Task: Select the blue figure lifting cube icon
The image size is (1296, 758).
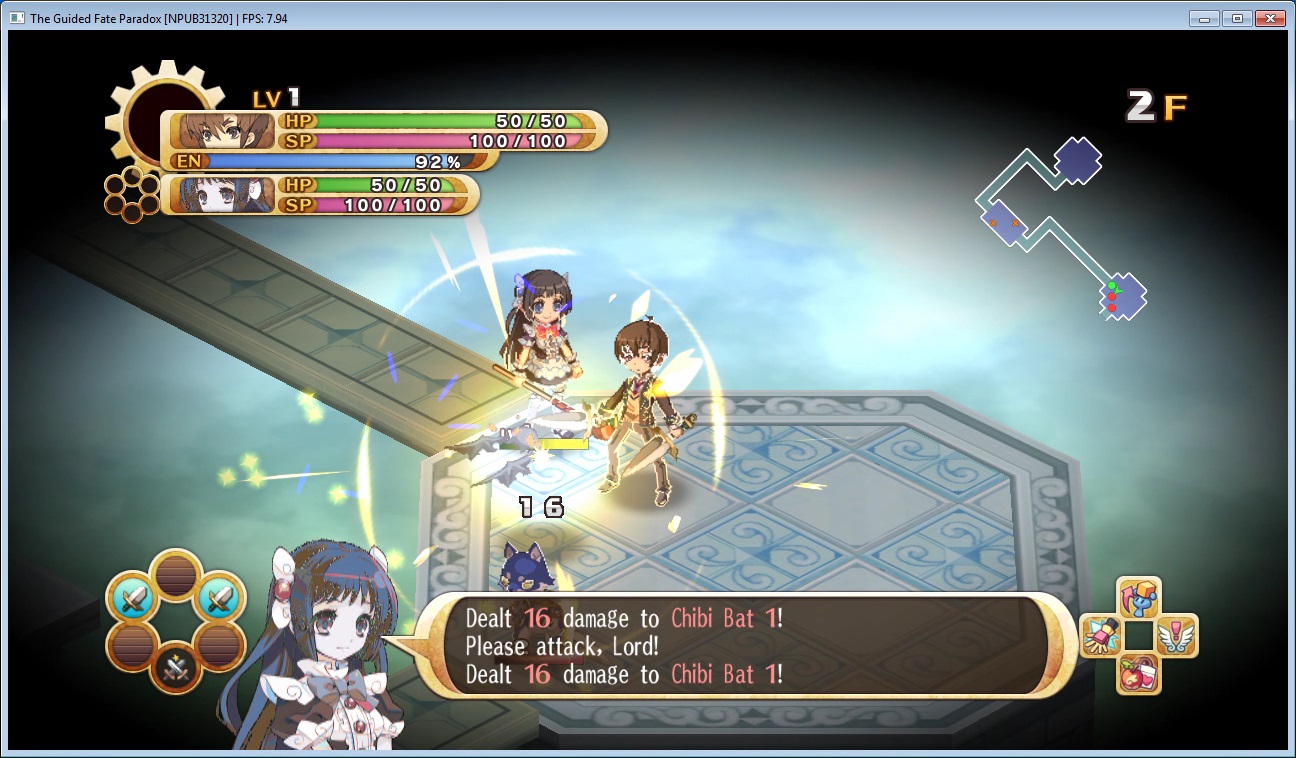Action: (1138, 599)
